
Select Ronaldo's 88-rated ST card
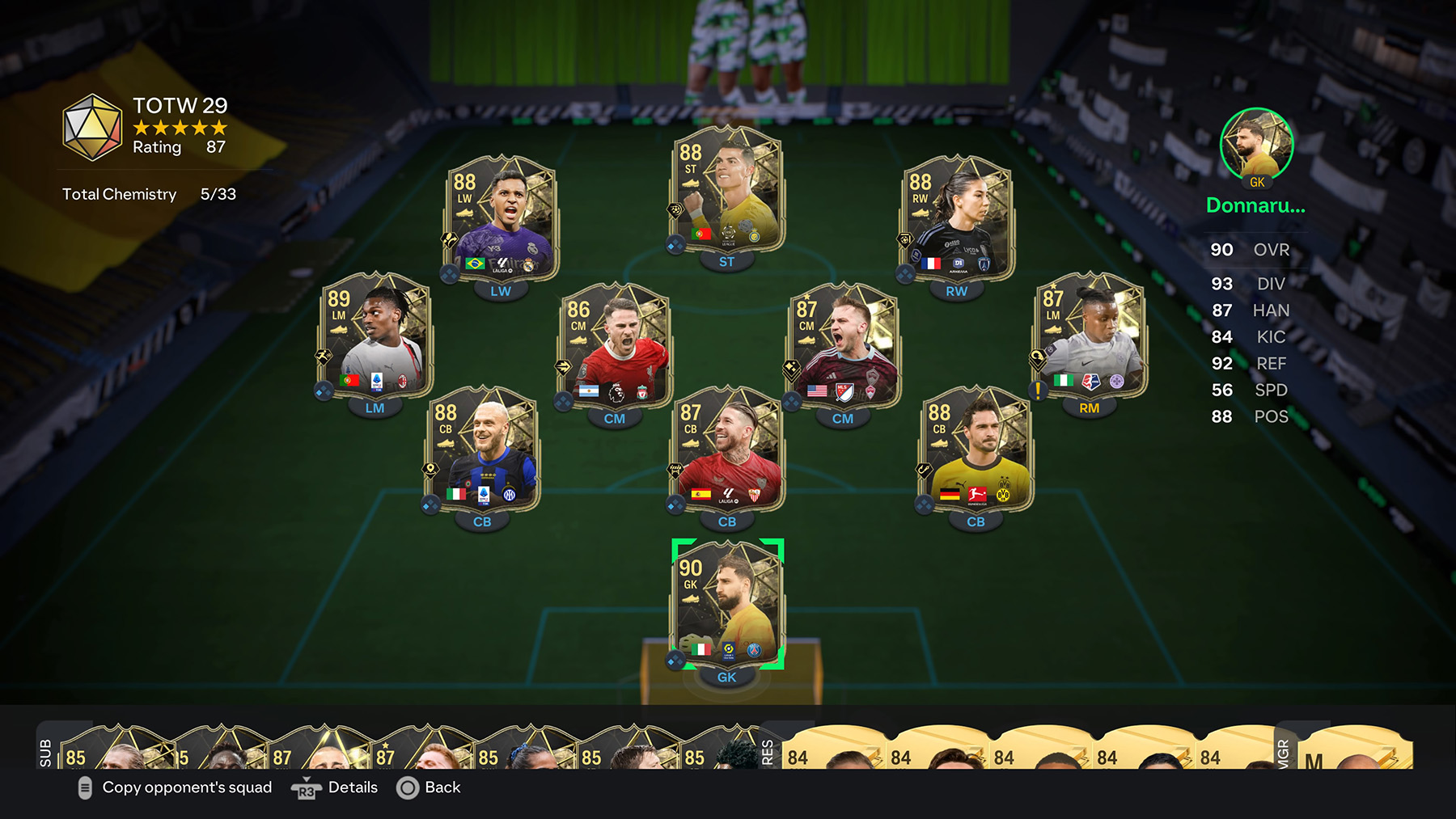pos(726,194)
